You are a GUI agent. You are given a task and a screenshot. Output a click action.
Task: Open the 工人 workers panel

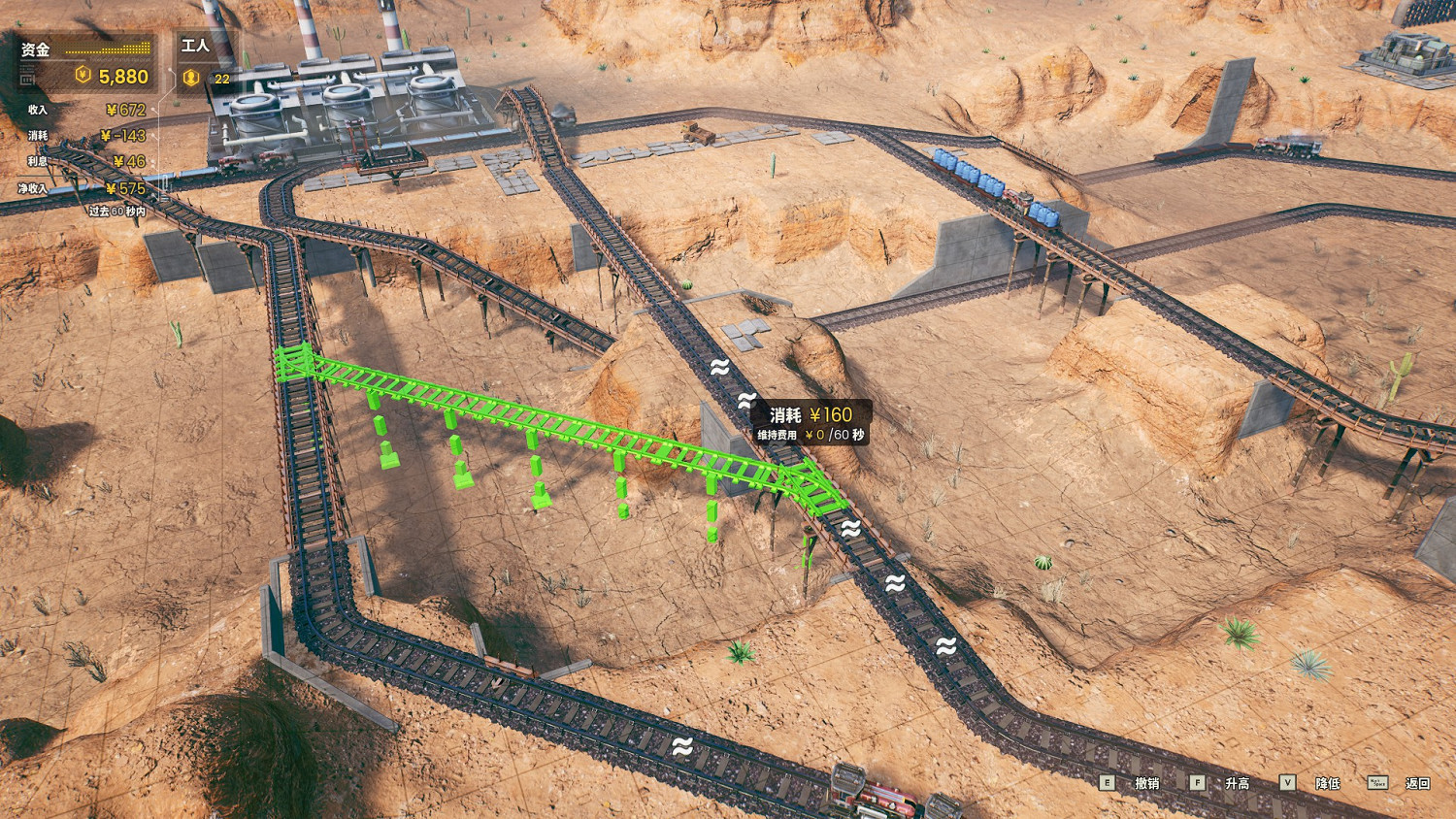[x=205, y=63]
